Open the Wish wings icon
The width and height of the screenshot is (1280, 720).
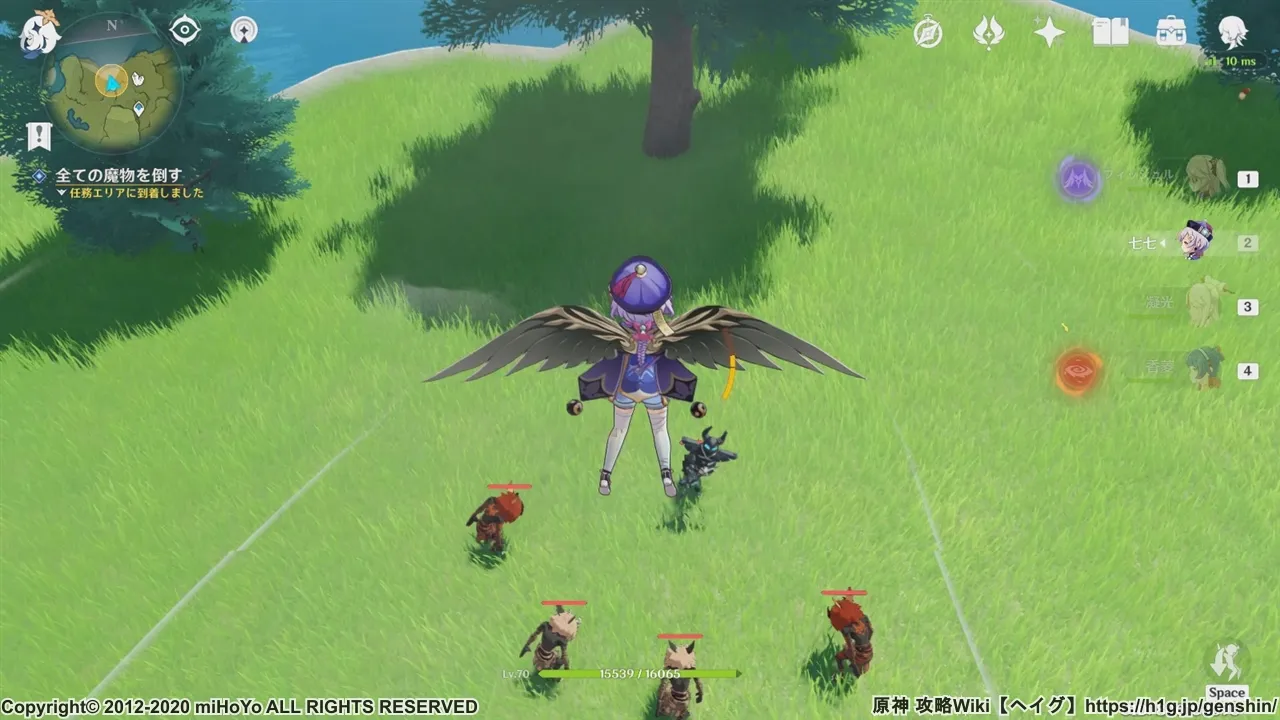pos(989,33)
